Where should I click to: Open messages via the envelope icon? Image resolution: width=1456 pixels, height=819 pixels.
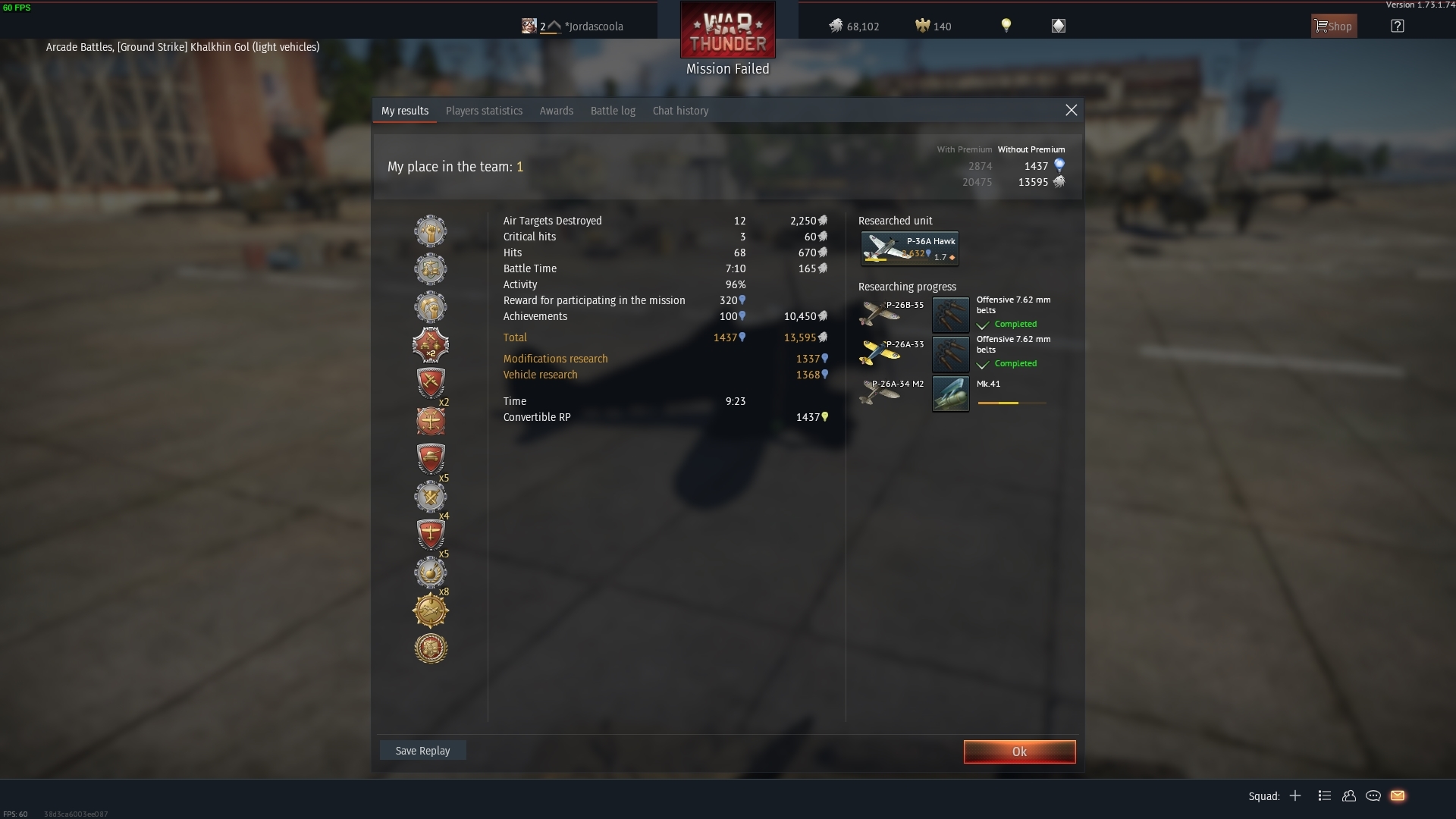1398,796
